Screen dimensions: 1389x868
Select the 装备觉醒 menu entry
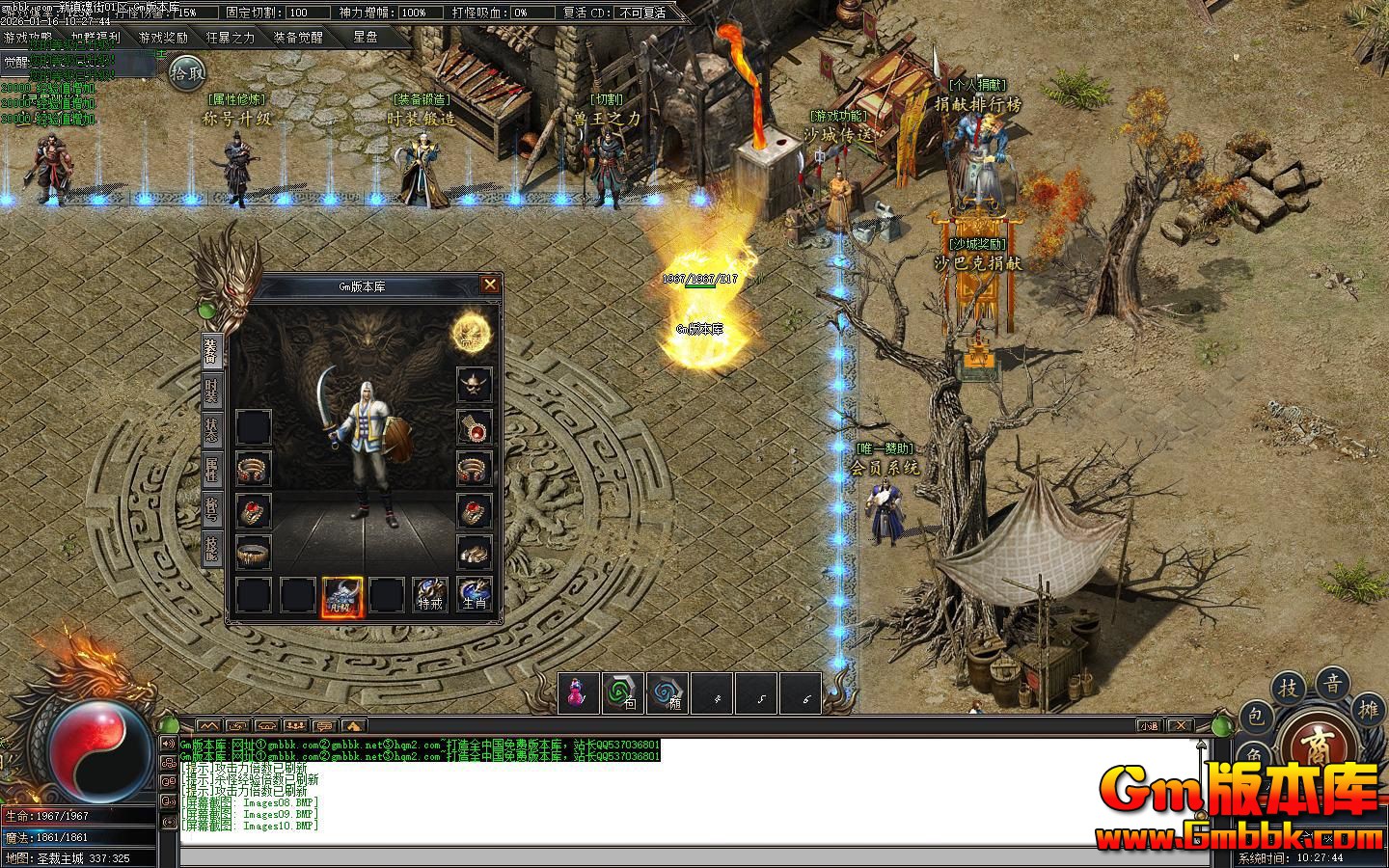pyautogui.click(x=298, y=38)
